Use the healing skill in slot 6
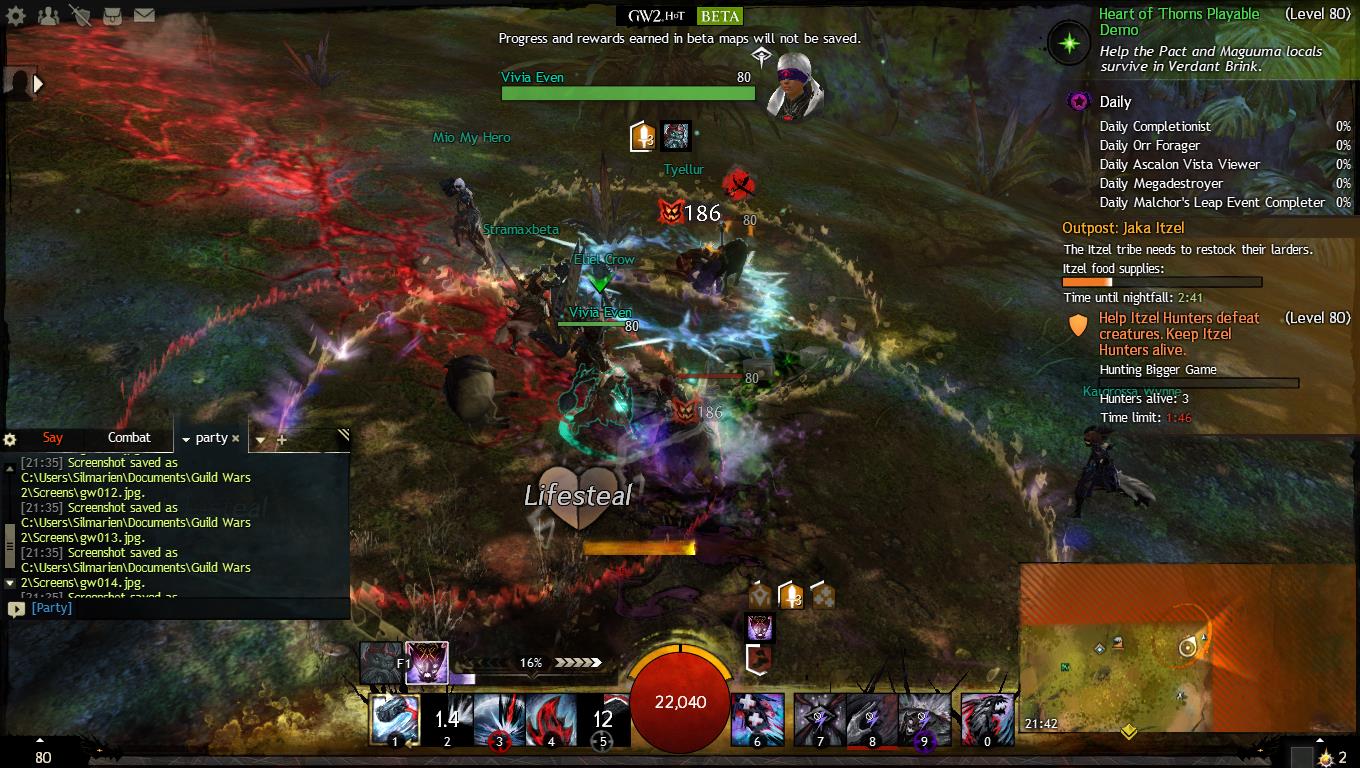Screen dimensions: 1360x768 tap(757, 719)
